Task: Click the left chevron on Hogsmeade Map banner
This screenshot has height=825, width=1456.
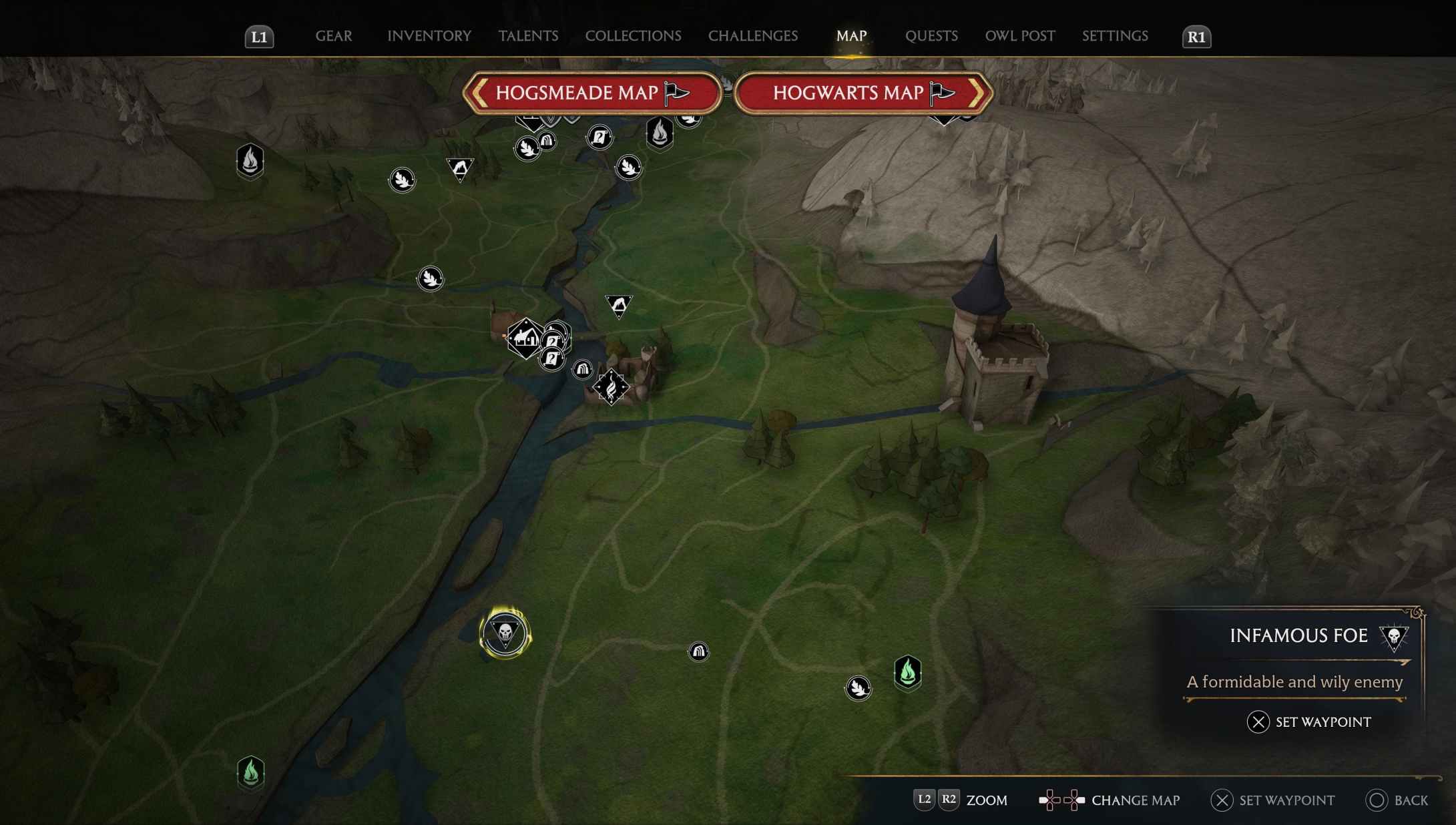Action: coord(478,93)
